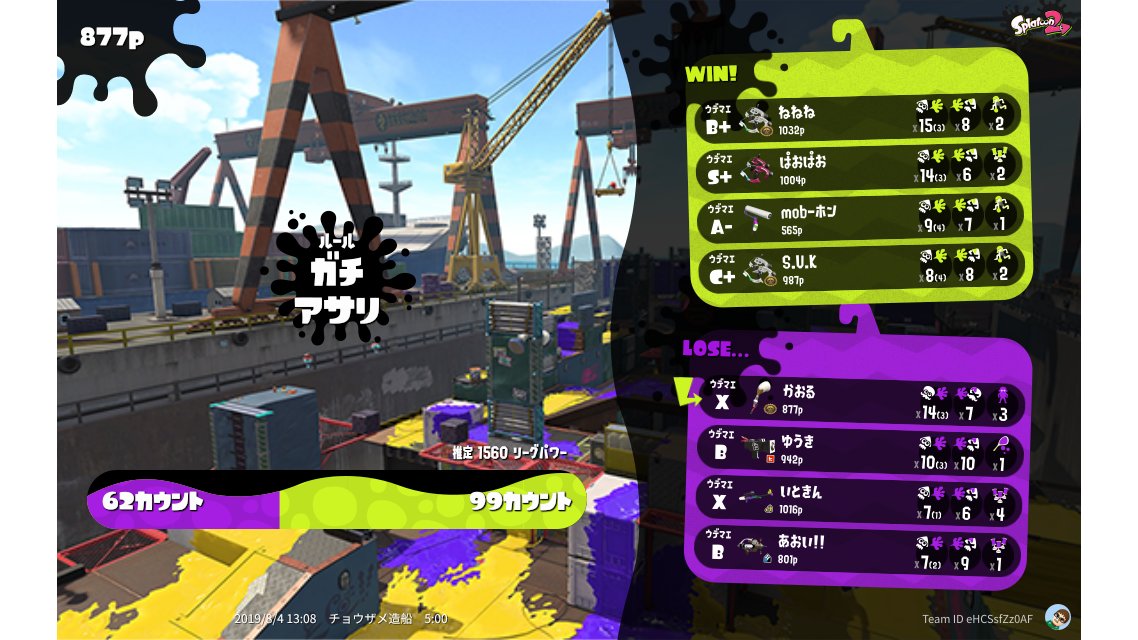Open the user avatar beside Team ID
1138x640 pixels.
point(1057,617)
